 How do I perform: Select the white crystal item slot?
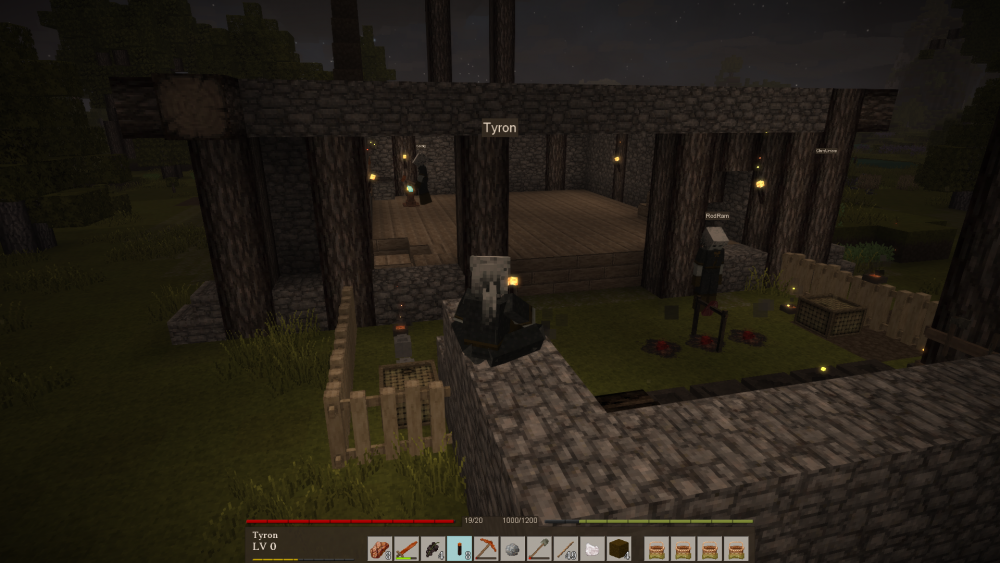[x=592, y=548]
